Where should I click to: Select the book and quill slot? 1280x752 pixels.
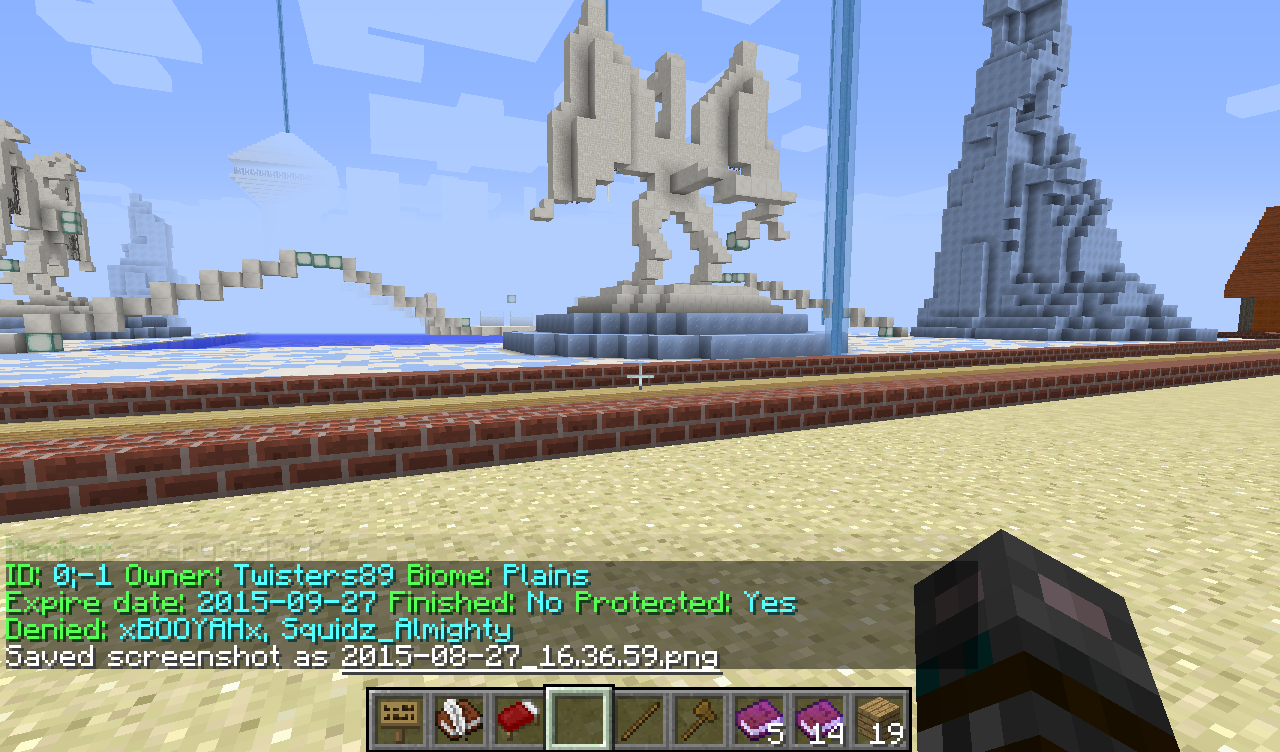459,717
